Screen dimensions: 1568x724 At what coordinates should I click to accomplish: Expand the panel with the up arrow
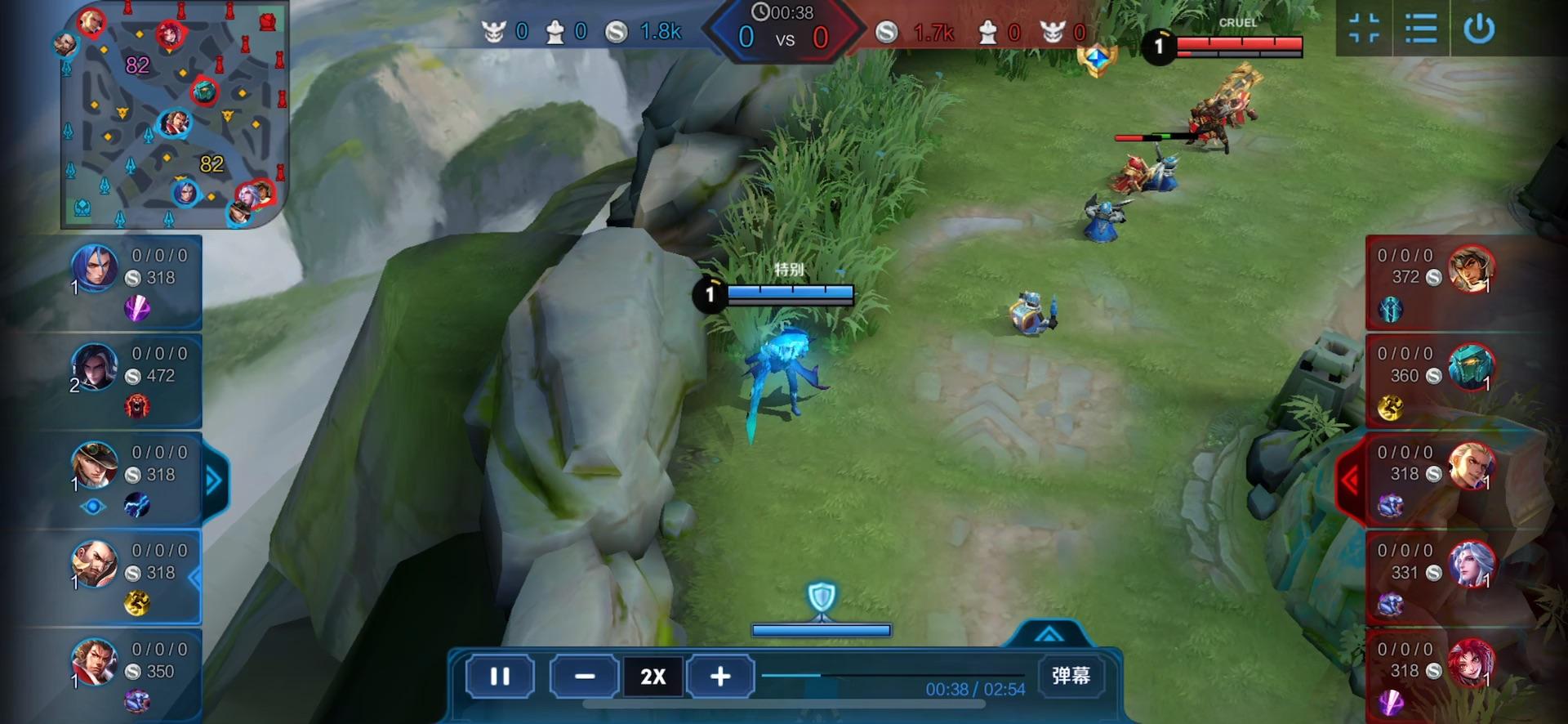click(x=1049, y=634)
